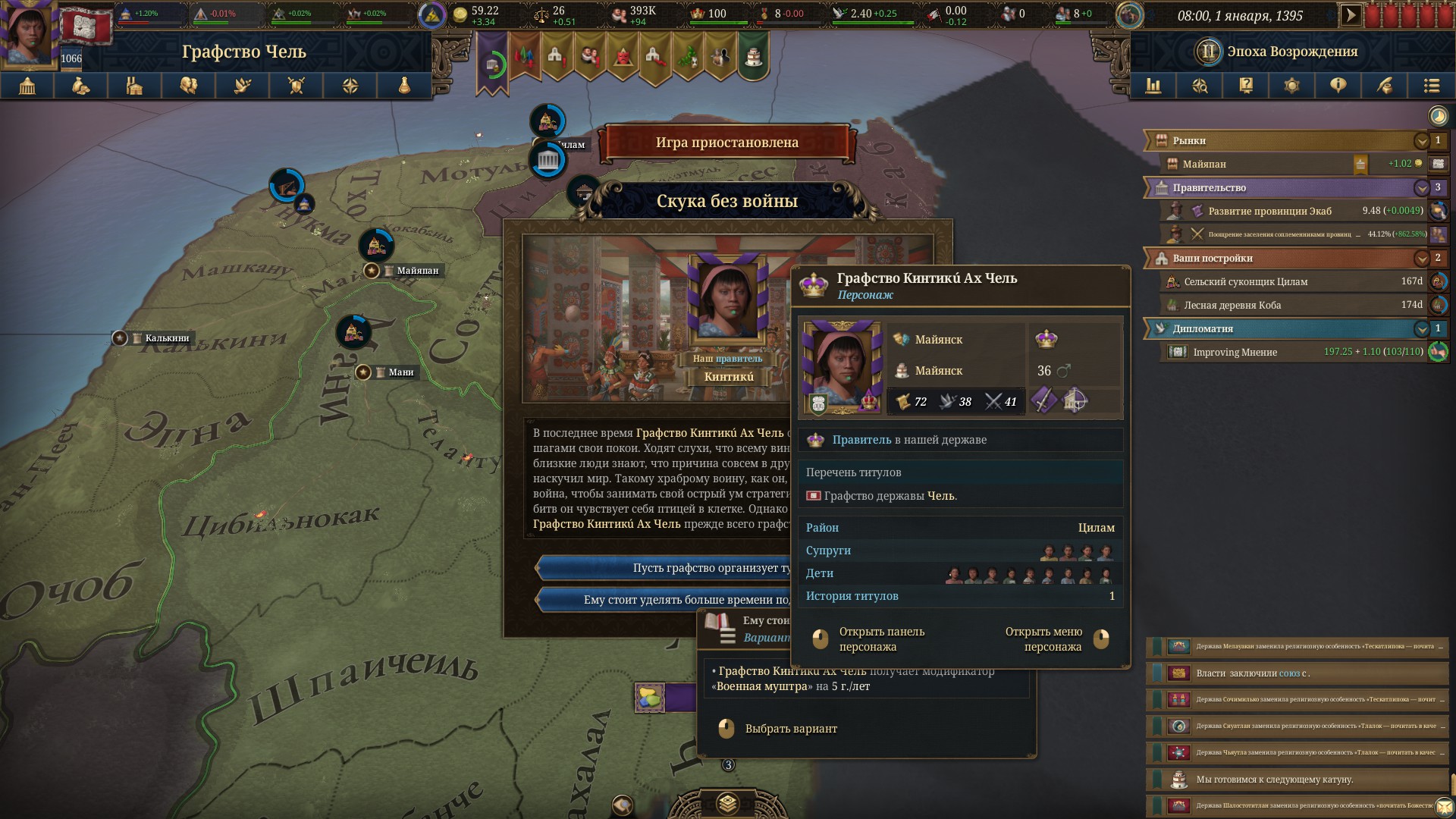This screenshot has height=819, width=1456.
Task: Select the diplomacy dove icon
Action: point(241,86)
